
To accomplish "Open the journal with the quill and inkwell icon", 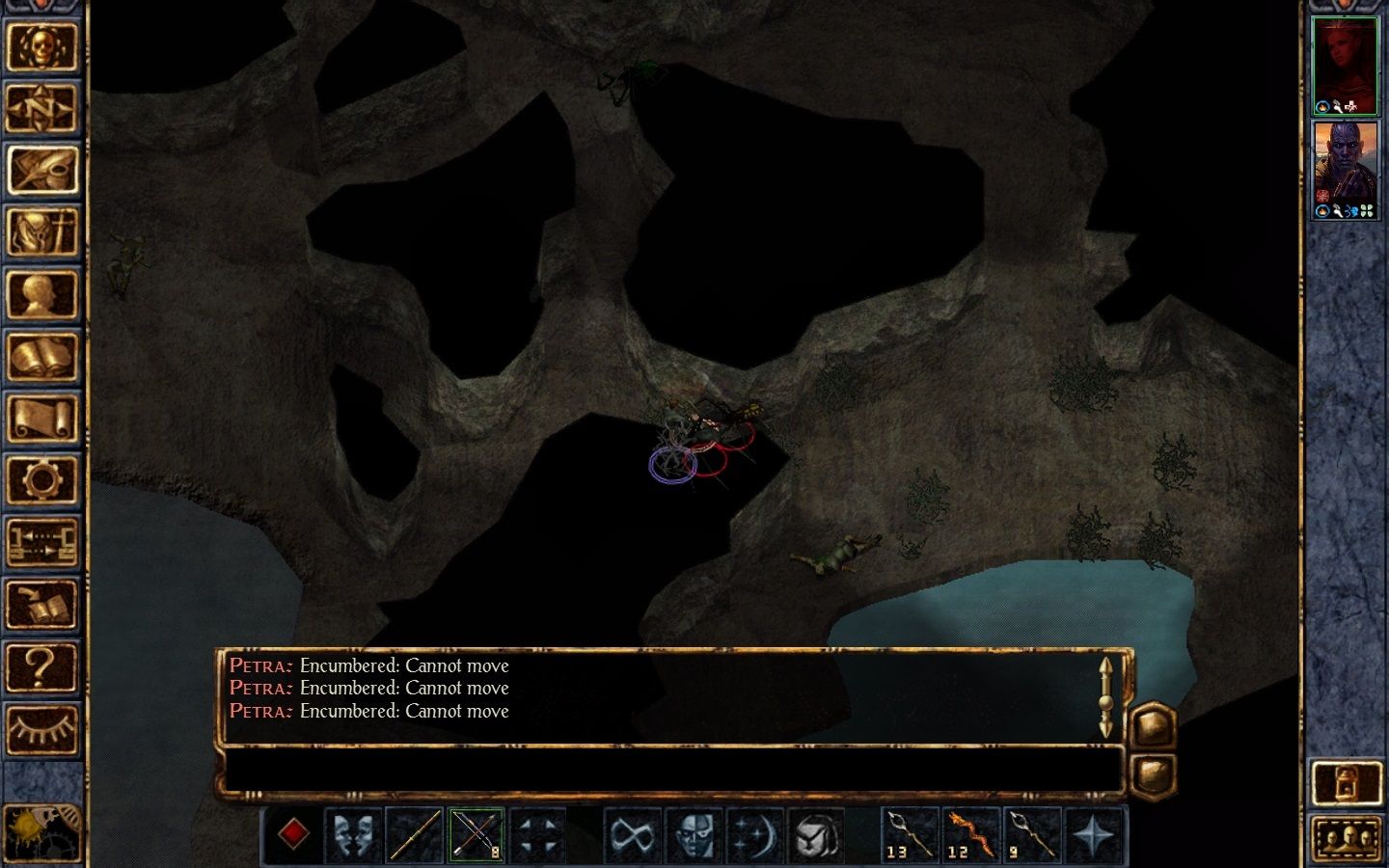I will (42, 171).
